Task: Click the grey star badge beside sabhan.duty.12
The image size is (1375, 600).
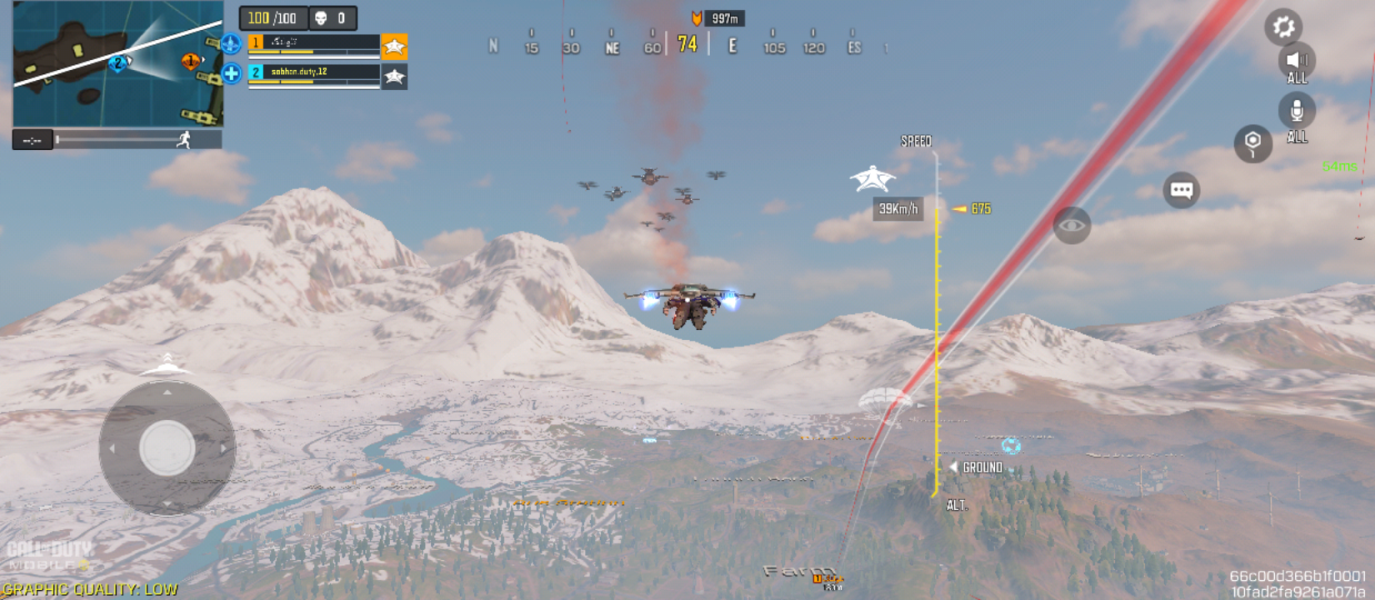Action: 394,76
